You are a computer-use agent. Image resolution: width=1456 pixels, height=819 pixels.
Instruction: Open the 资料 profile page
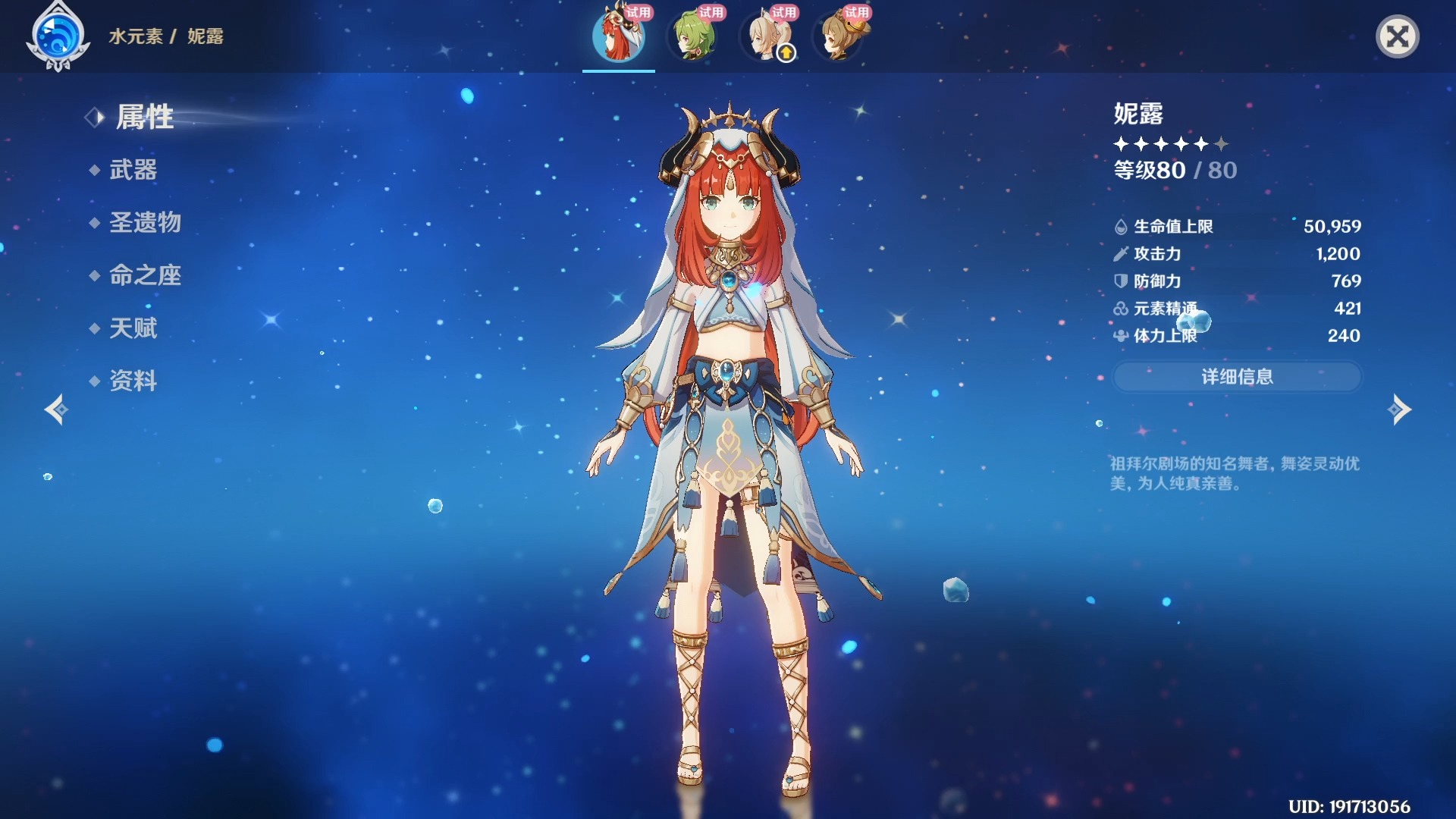(133, 381)
